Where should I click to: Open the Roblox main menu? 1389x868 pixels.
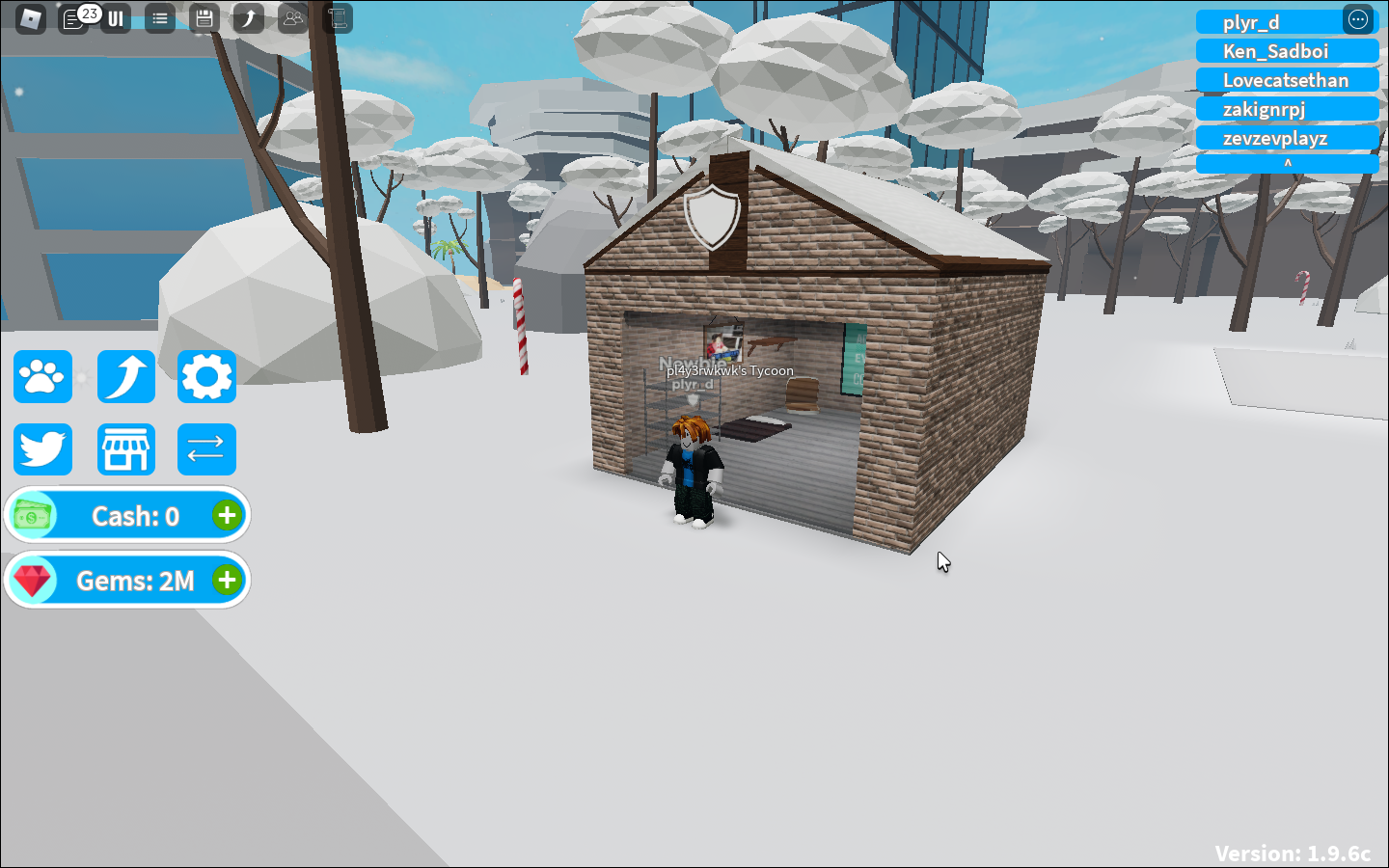click(30, 19)
